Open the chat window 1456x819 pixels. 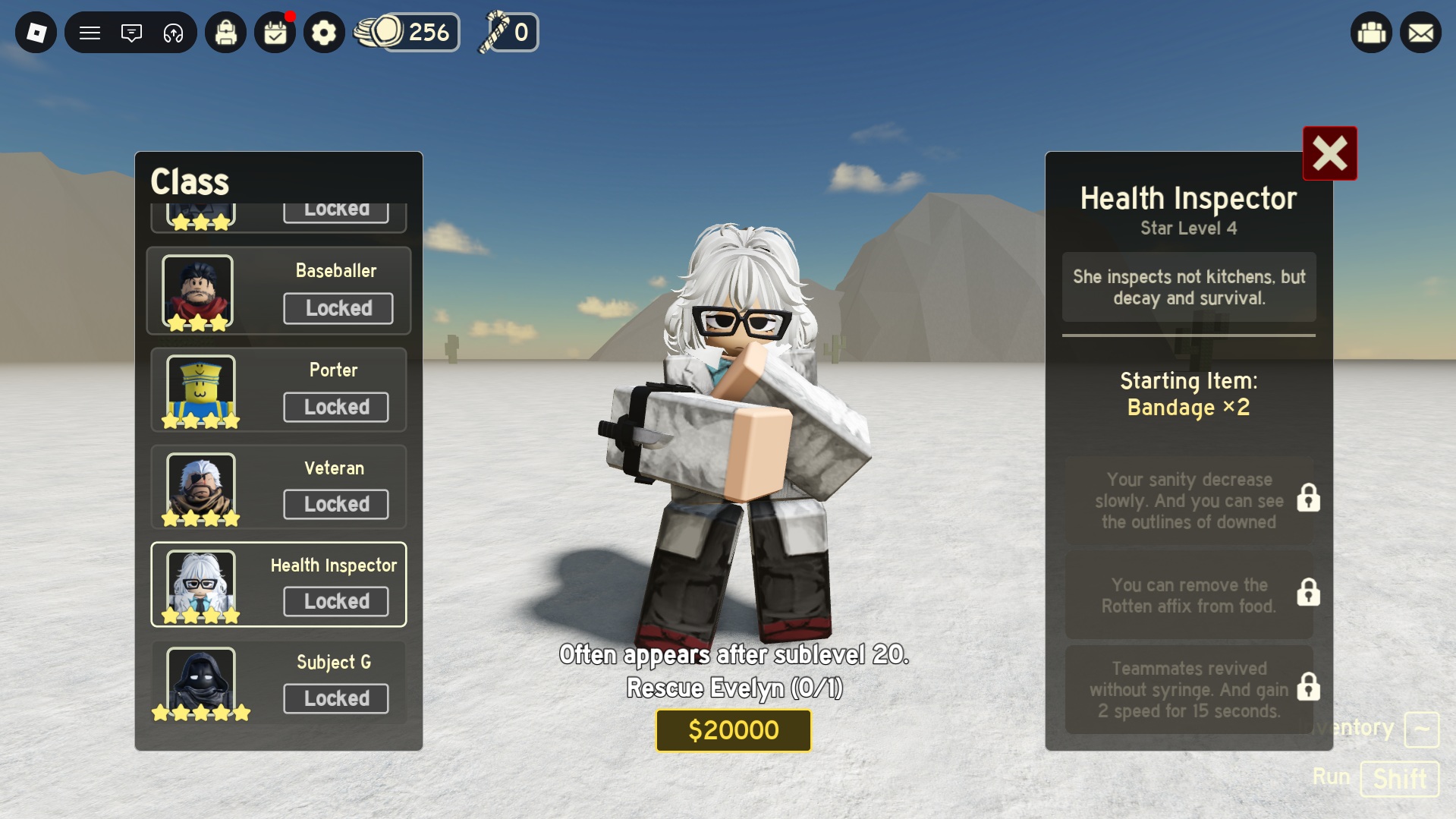[x=131, y=33]
